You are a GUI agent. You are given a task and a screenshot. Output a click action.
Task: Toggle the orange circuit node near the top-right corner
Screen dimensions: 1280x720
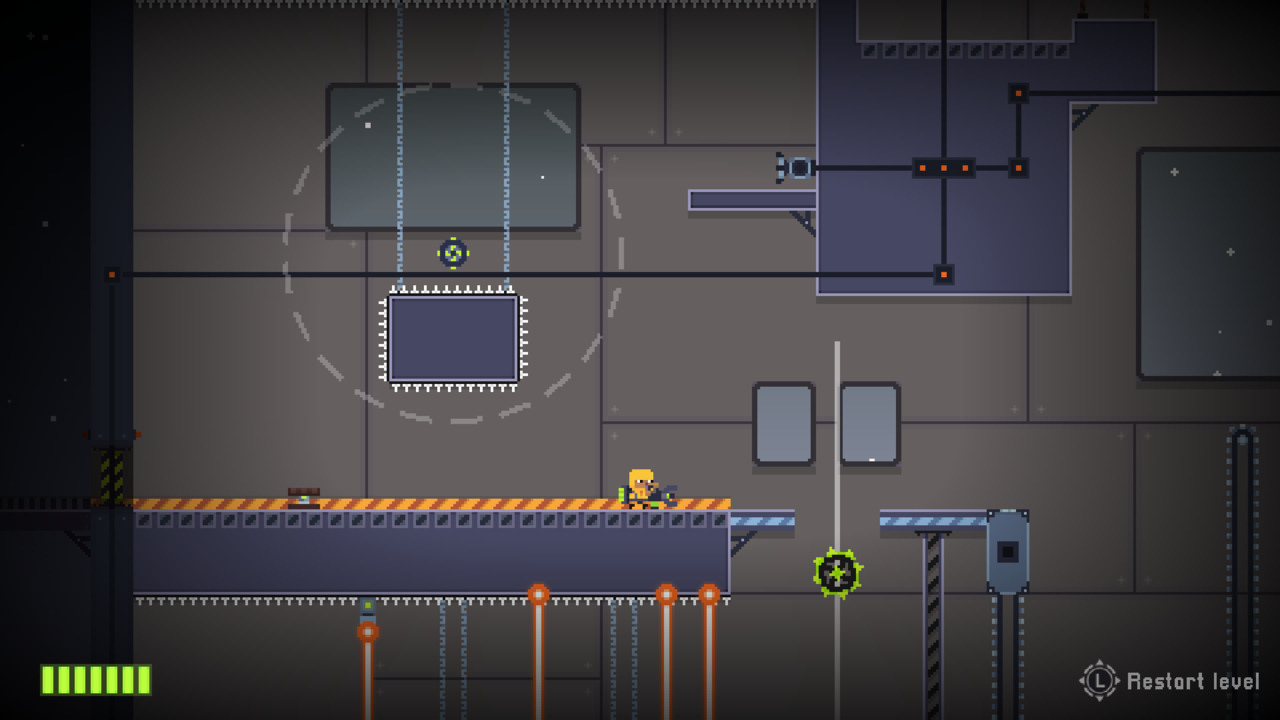[x=1017, y=93]
